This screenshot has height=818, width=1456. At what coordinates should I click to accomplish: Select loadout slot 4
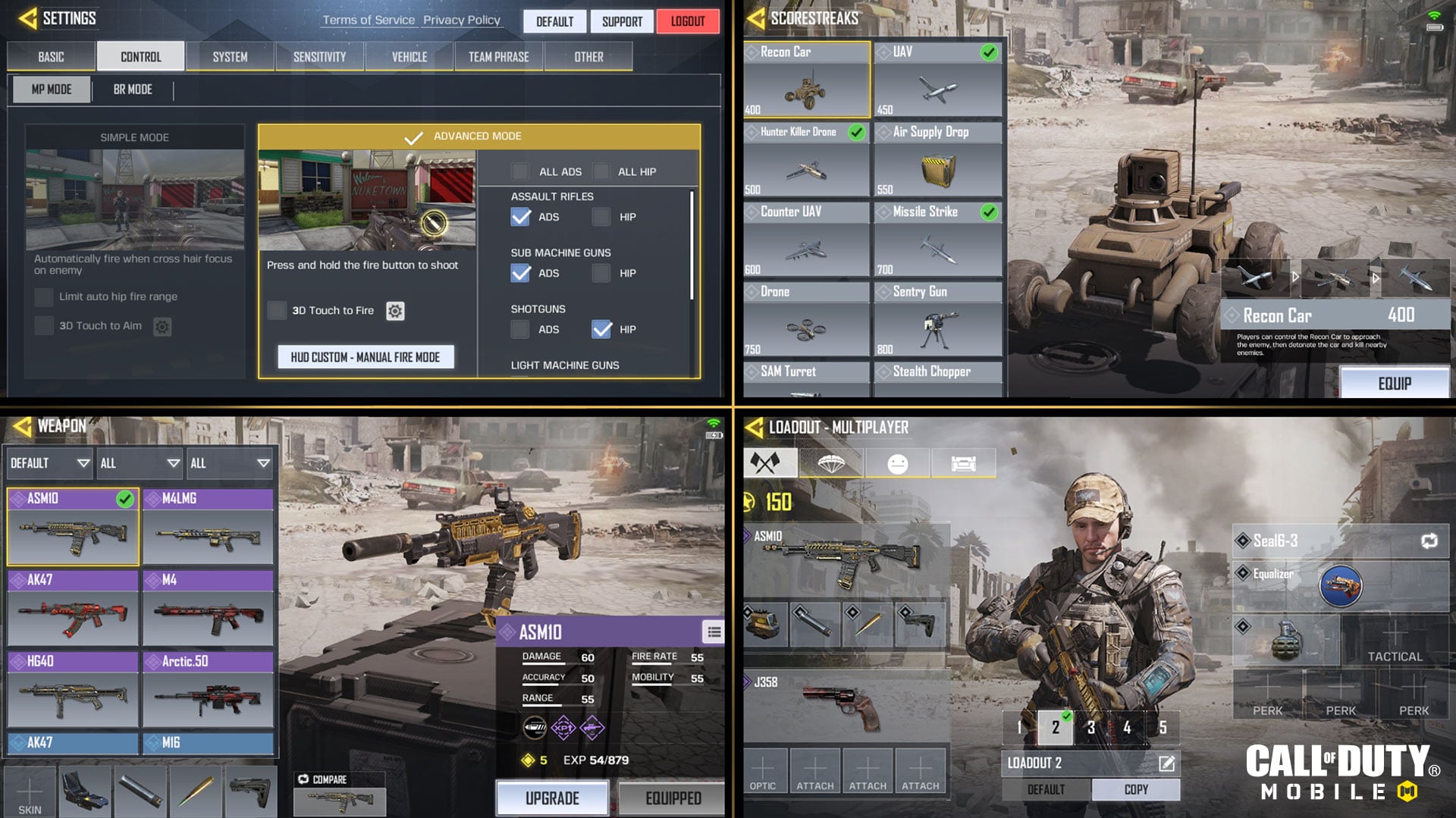[1128, 726]
